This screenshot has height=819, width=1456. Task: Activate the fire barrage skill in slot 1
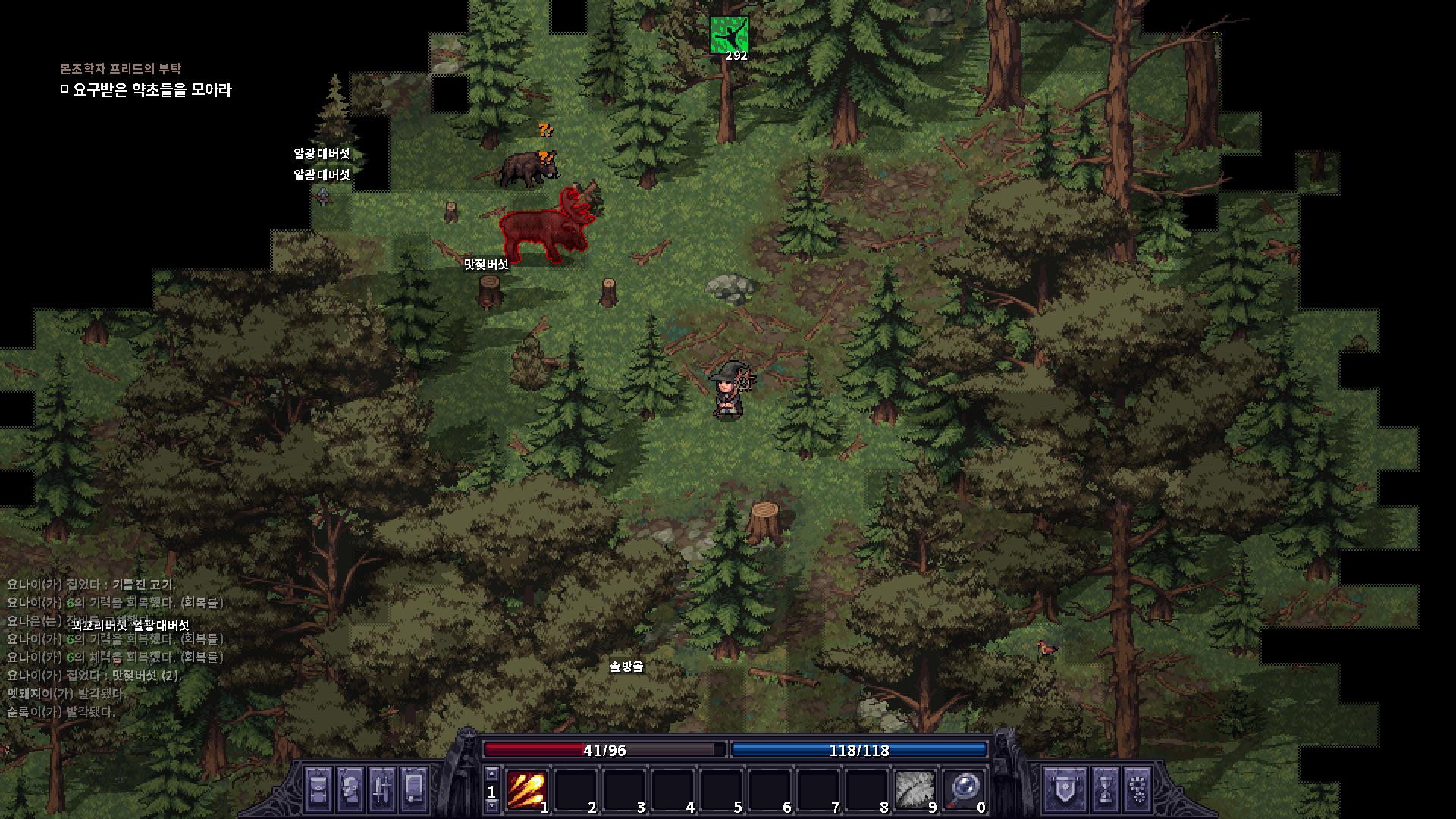tap(526, 790)
